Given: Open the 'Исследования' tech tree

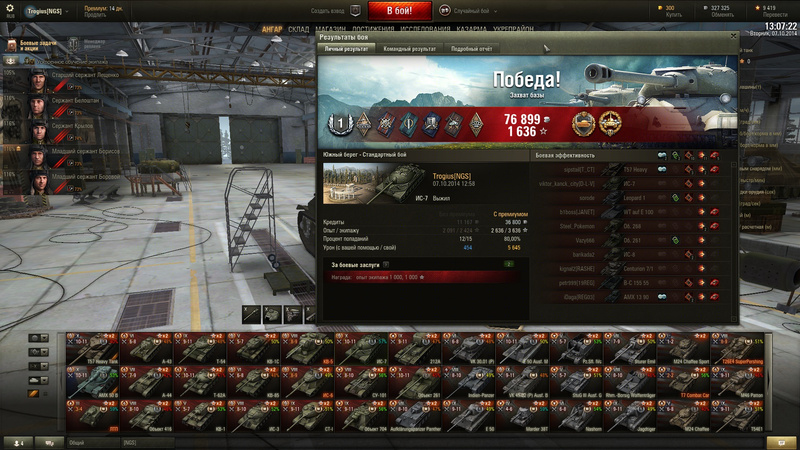Looking at the screenshot, I should pos(423,30).
